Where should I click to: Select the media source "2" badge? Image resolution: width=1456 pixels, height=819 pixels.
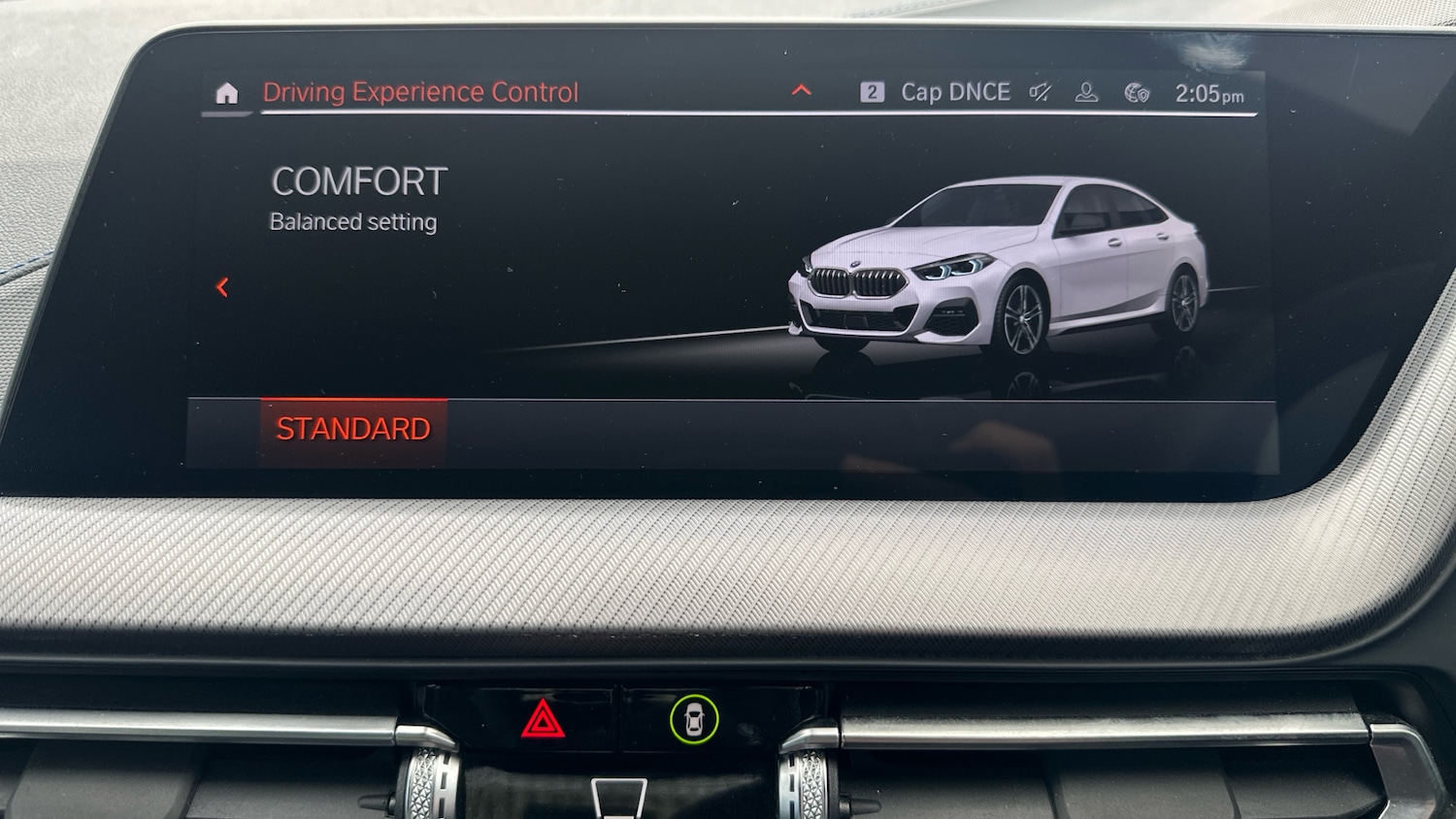tap(875, 91)
